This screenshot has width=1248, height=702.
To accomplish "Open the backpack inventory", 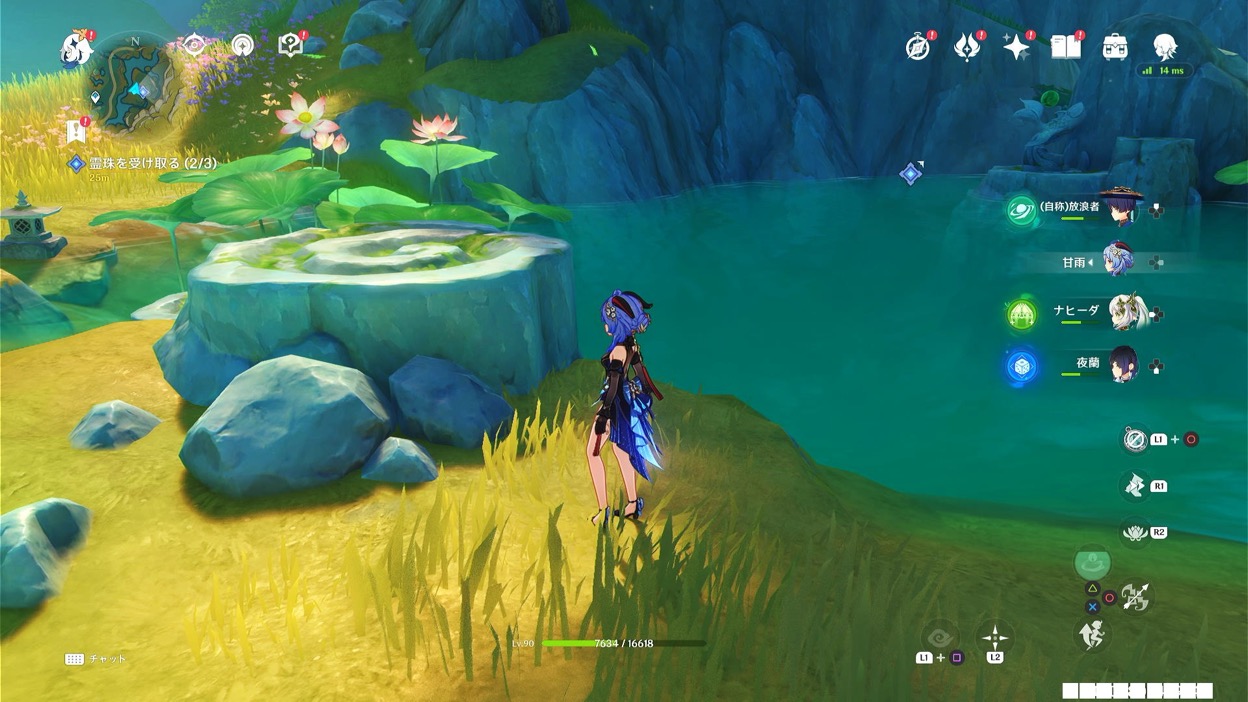I will (1115, 47).
